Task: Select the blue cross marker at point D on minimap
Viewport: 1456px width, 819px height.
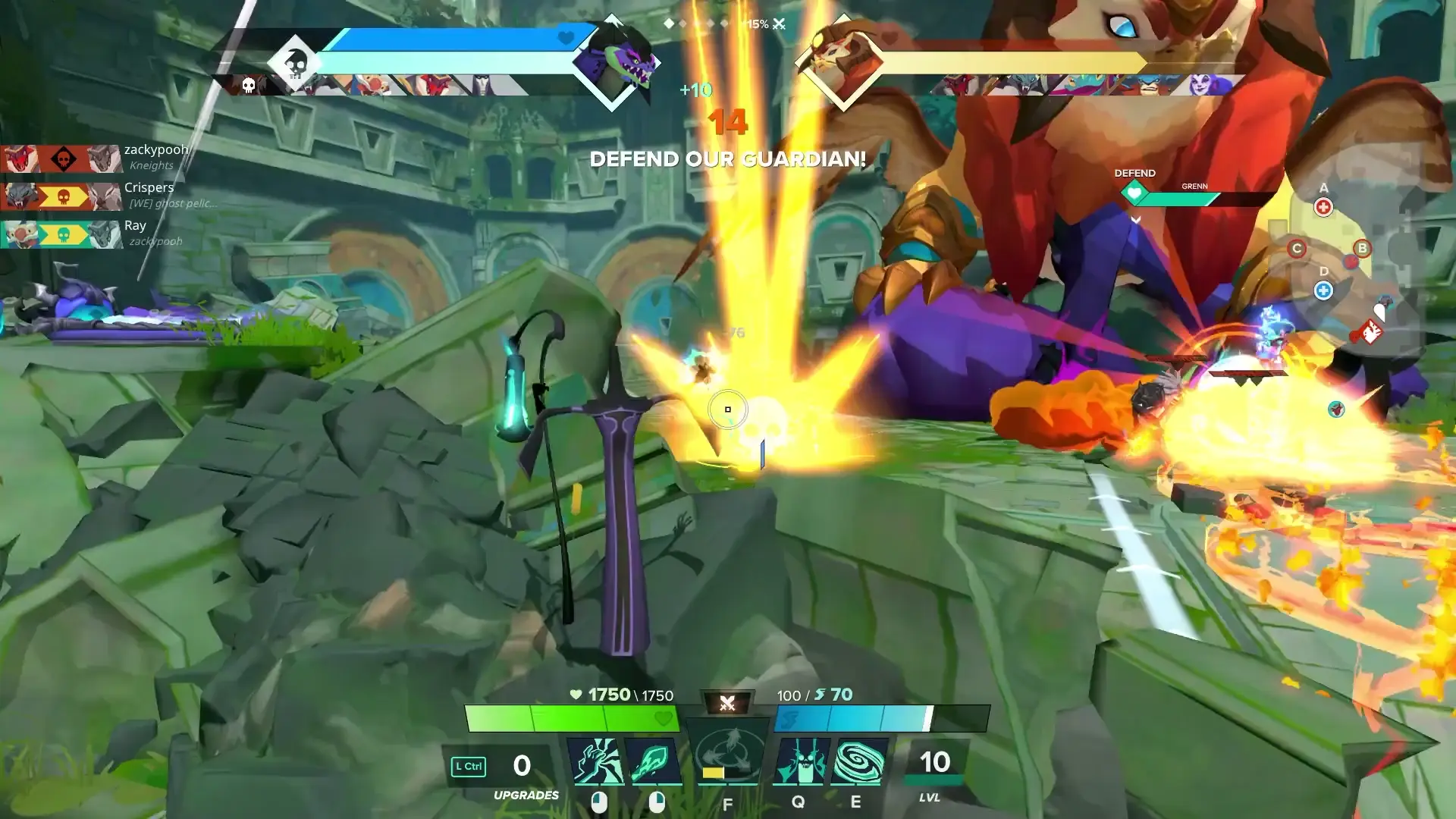Action: 1324,289
